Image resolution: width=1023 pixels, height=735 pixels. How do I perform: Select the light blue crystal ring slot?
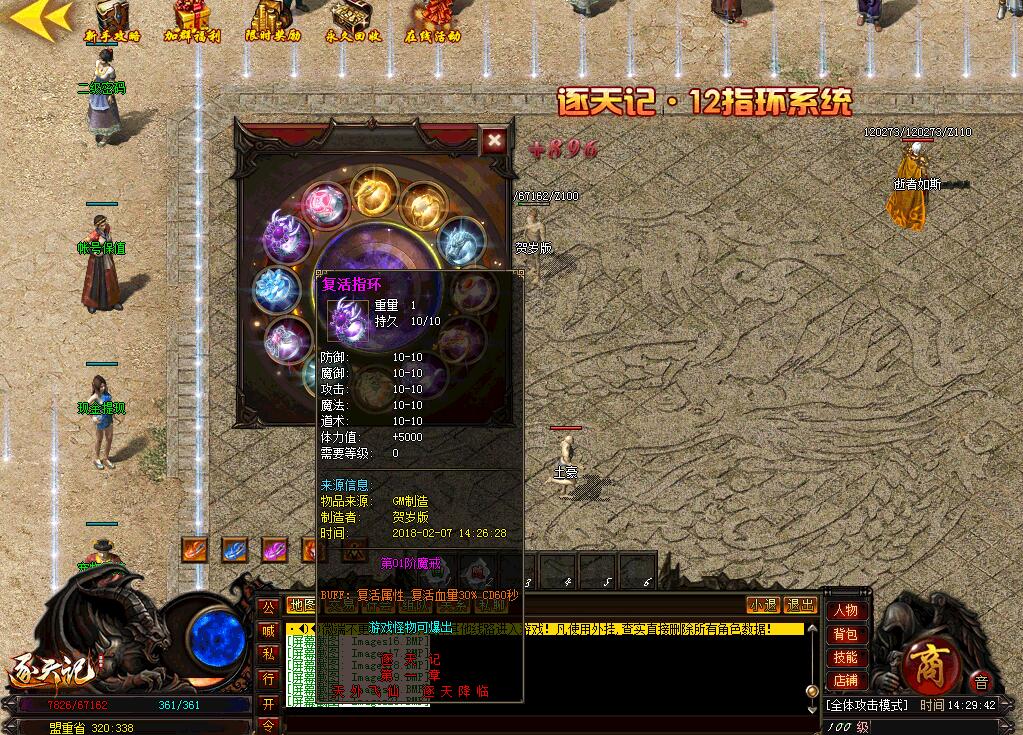(277, 289)
